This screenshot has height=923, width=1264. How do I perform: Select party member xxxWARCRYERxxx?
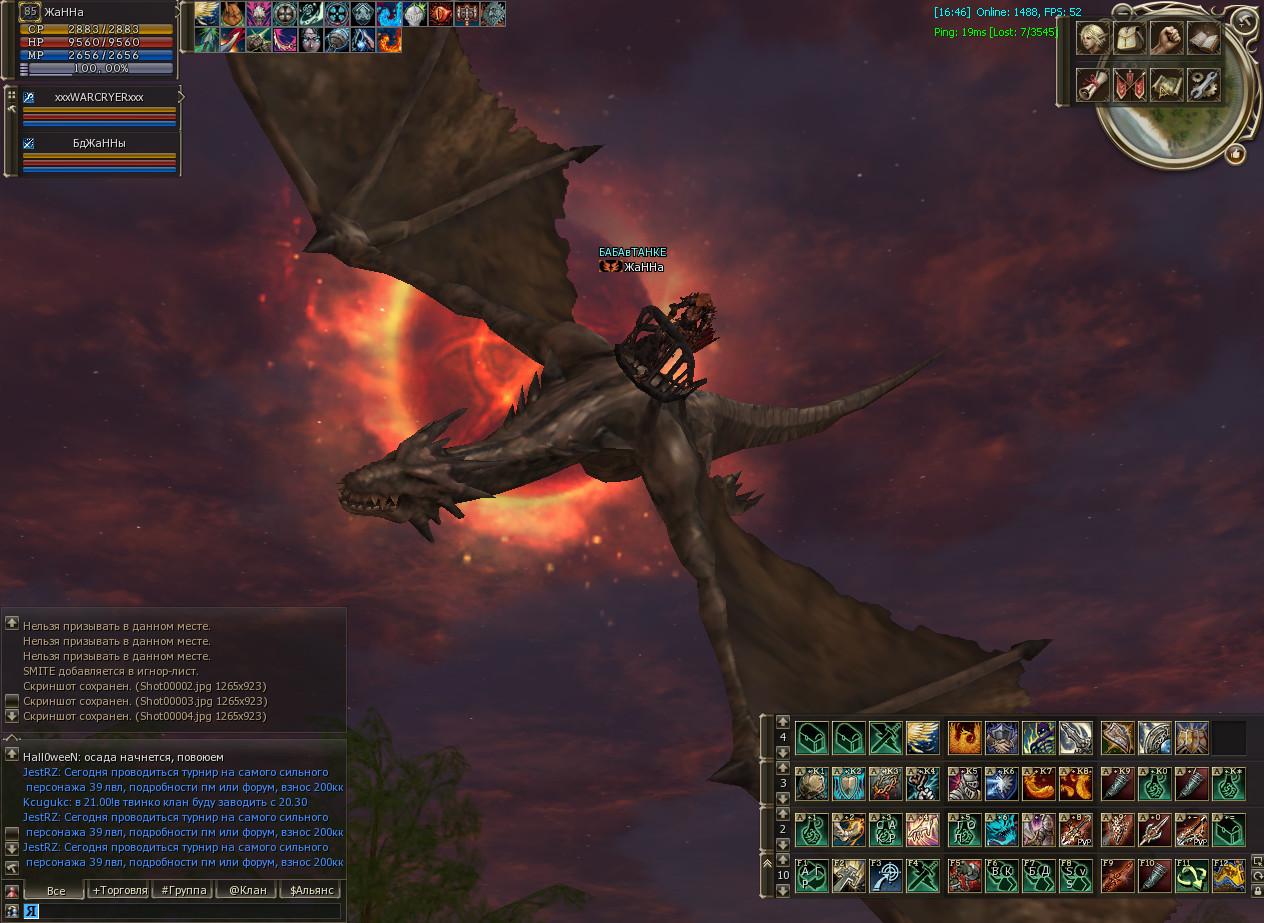point(99,98)
